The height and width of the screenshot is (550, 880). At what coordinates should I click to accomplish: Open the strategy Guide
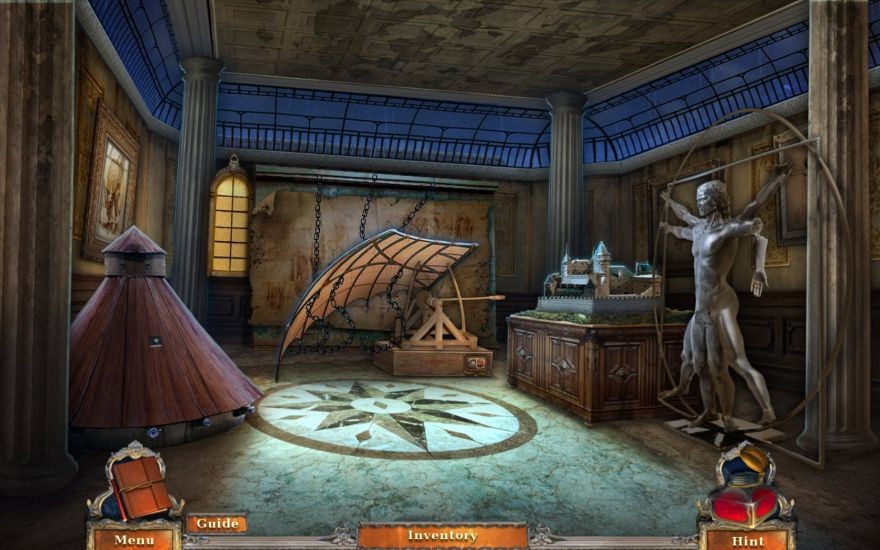[216, 523]
